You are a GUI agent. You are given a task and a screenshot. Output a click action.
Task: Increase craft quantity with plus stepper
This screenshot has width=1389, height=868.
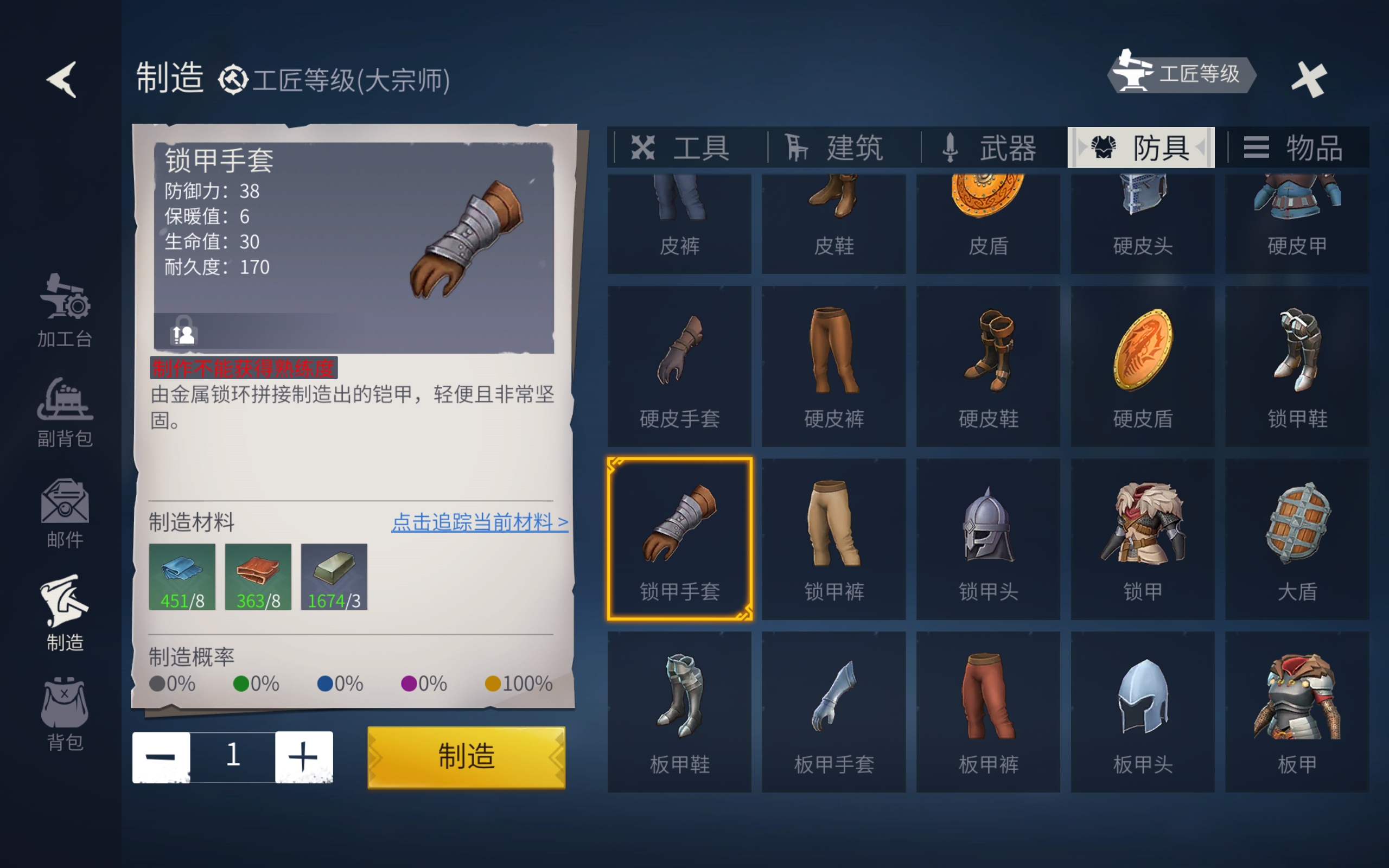305,757
